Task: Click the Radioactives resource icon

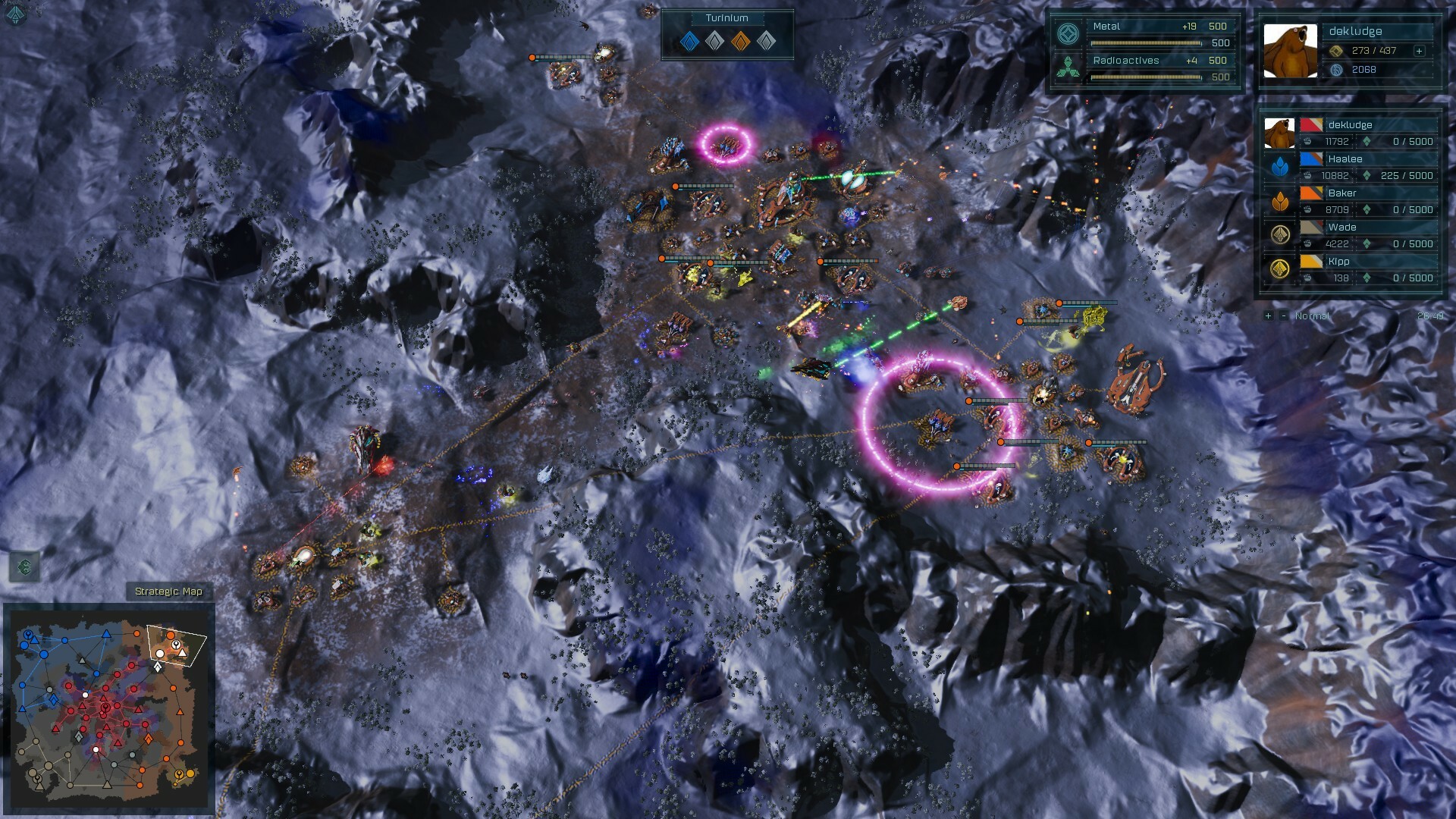Action: tap(1068, 67)
